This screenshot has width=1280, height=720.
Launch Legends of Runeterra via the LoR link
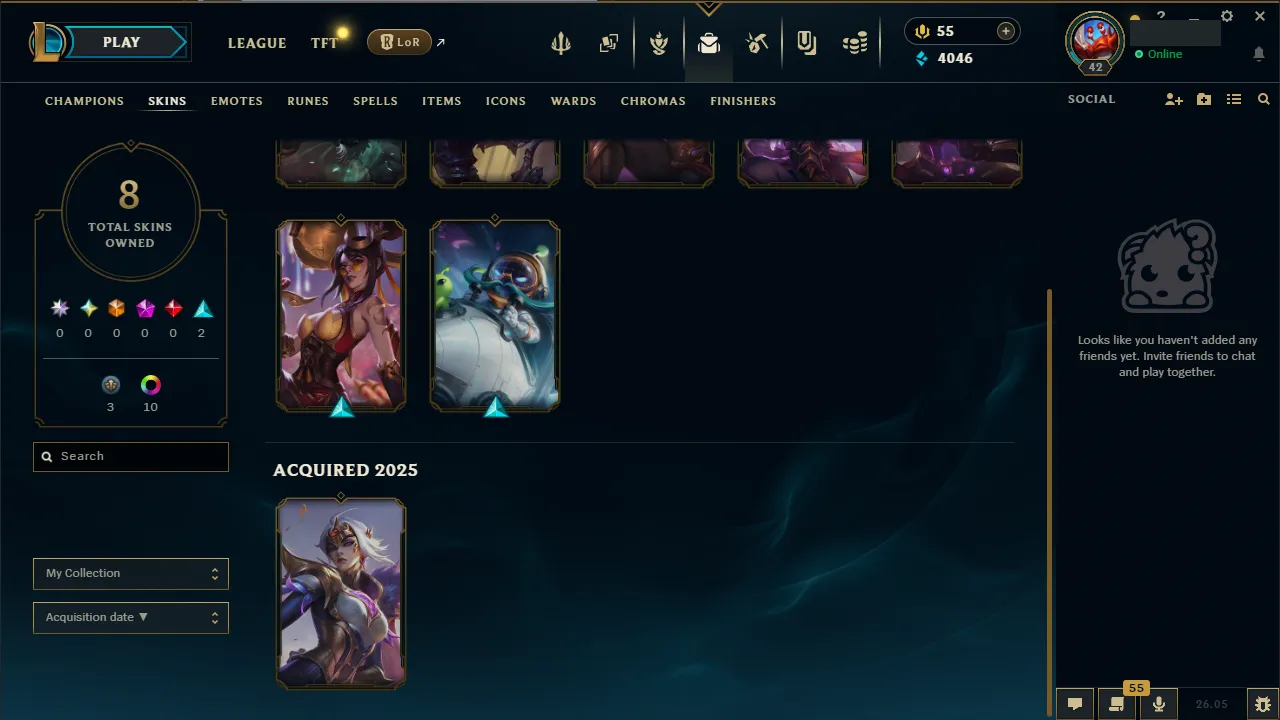pyautogui.click(x=399, y=42)
